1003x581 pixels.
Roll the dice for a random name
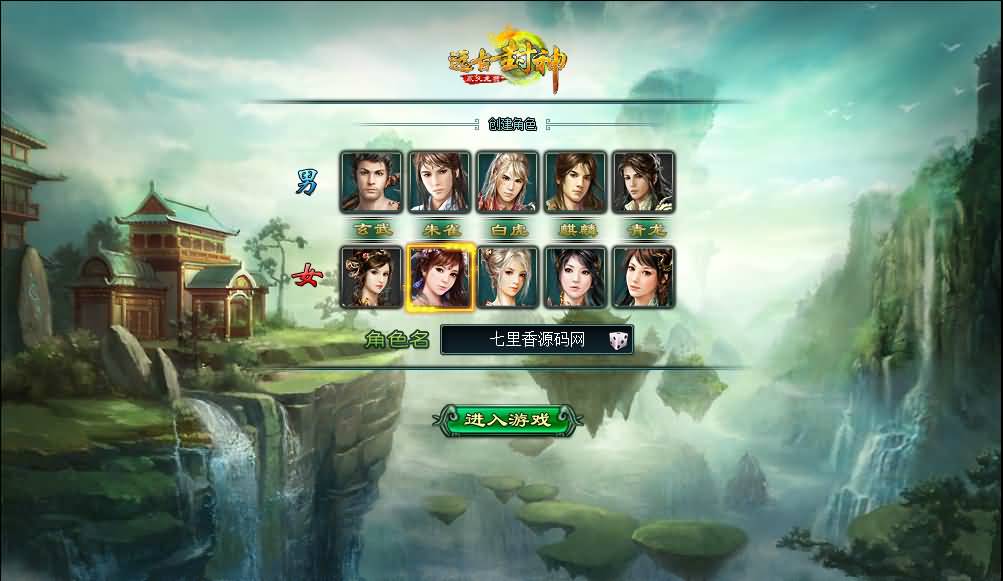coord(618,341)
